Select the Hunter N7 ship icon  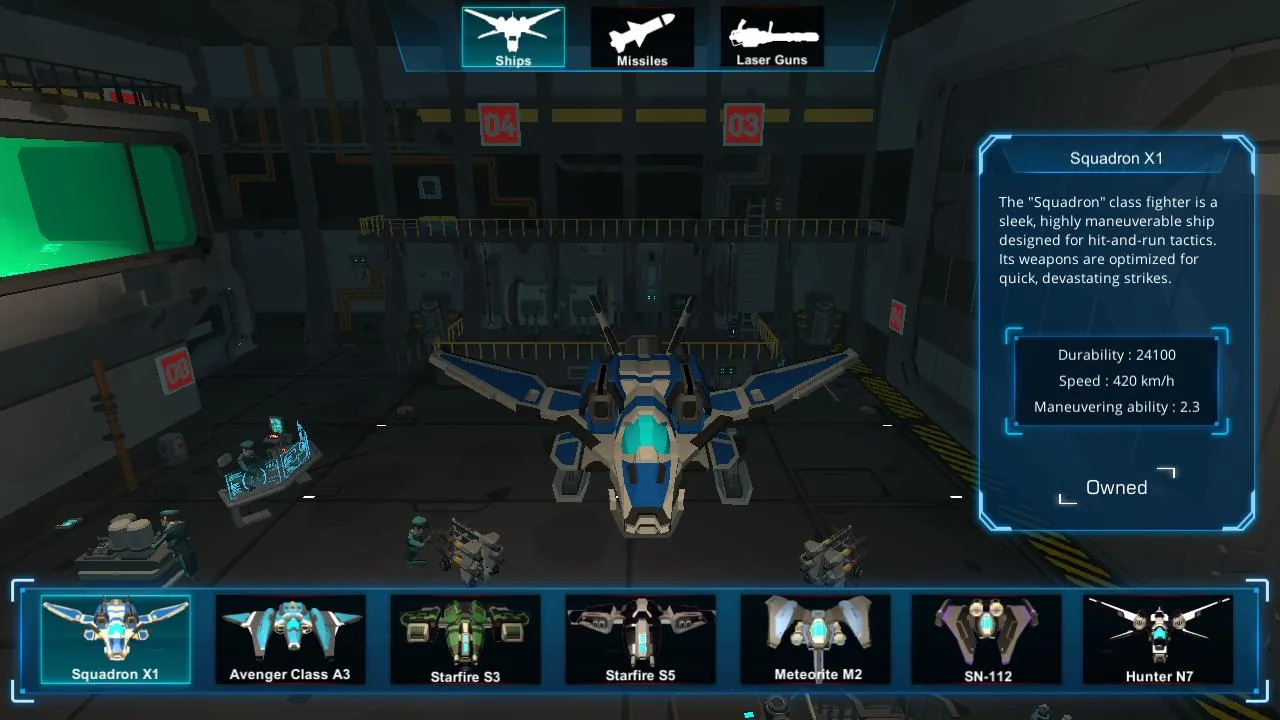coord(1157,638)
